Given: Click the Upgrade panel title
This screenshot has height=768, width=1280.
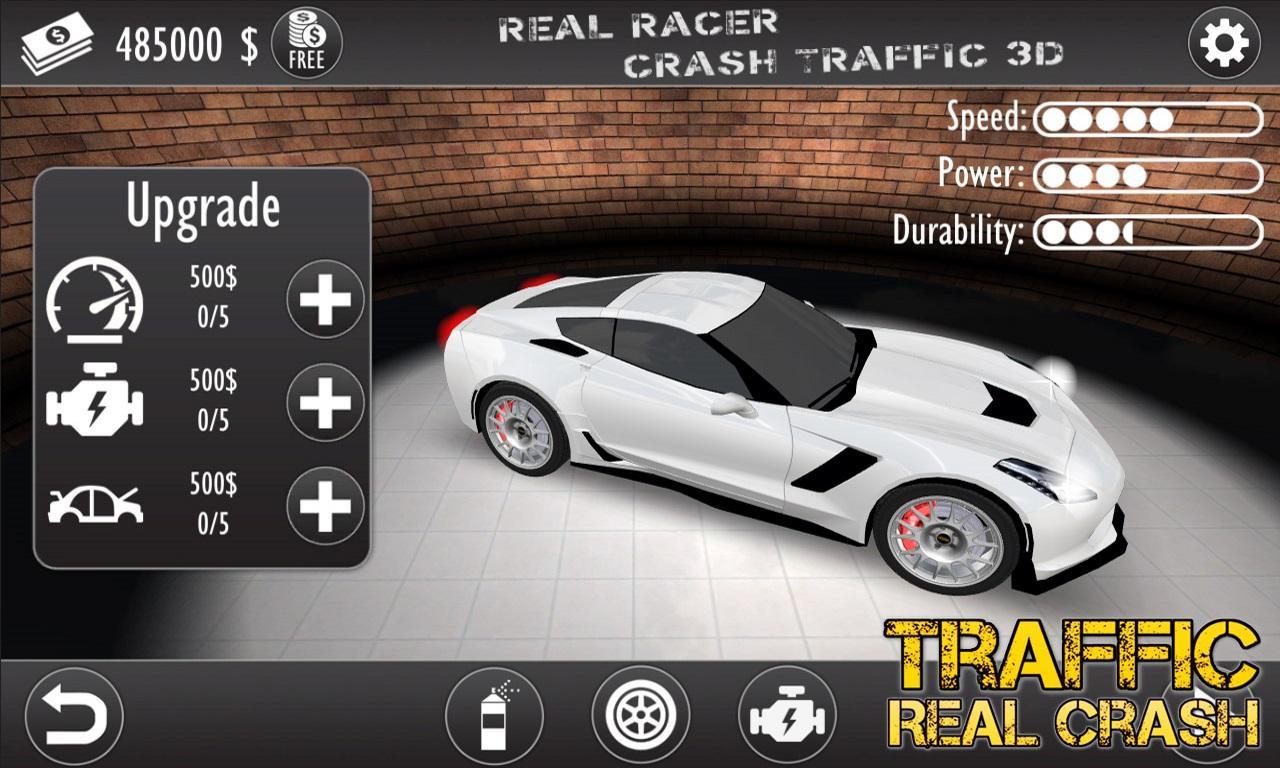Looking at the screenshot, I should point(204,207).
